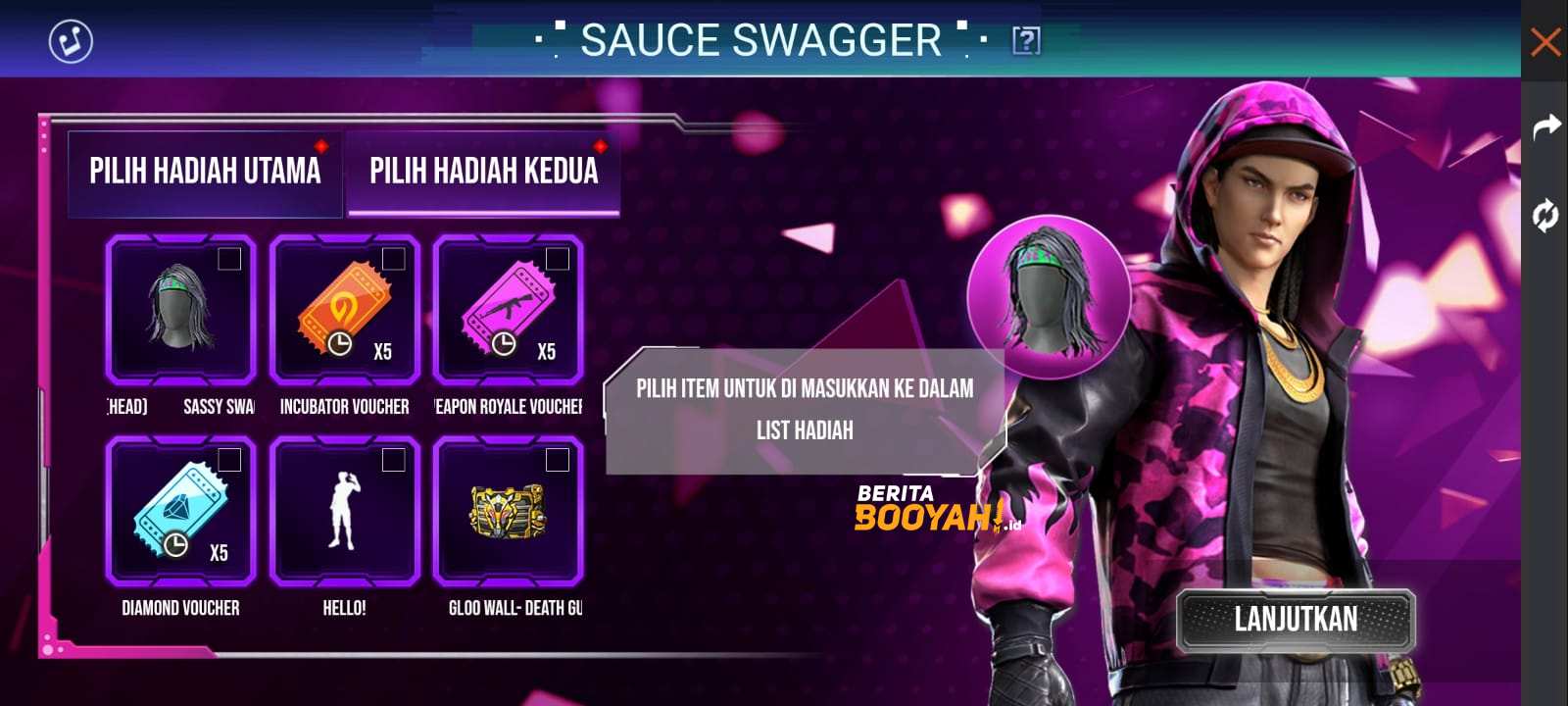Switch to the PILIH HADIAH UTAMA tab

(x=205, y=172)
